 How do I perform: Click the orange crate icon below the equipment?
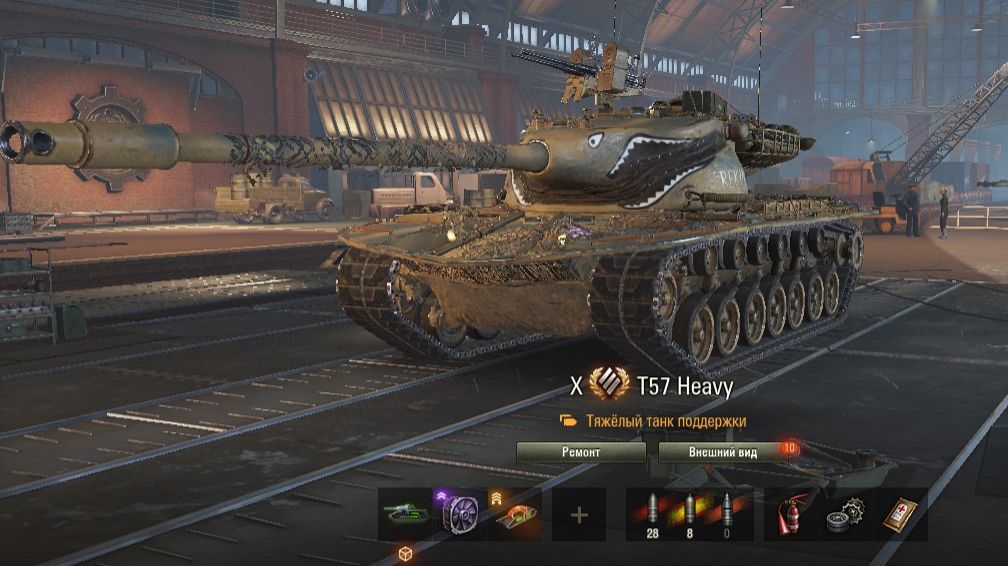406,553
